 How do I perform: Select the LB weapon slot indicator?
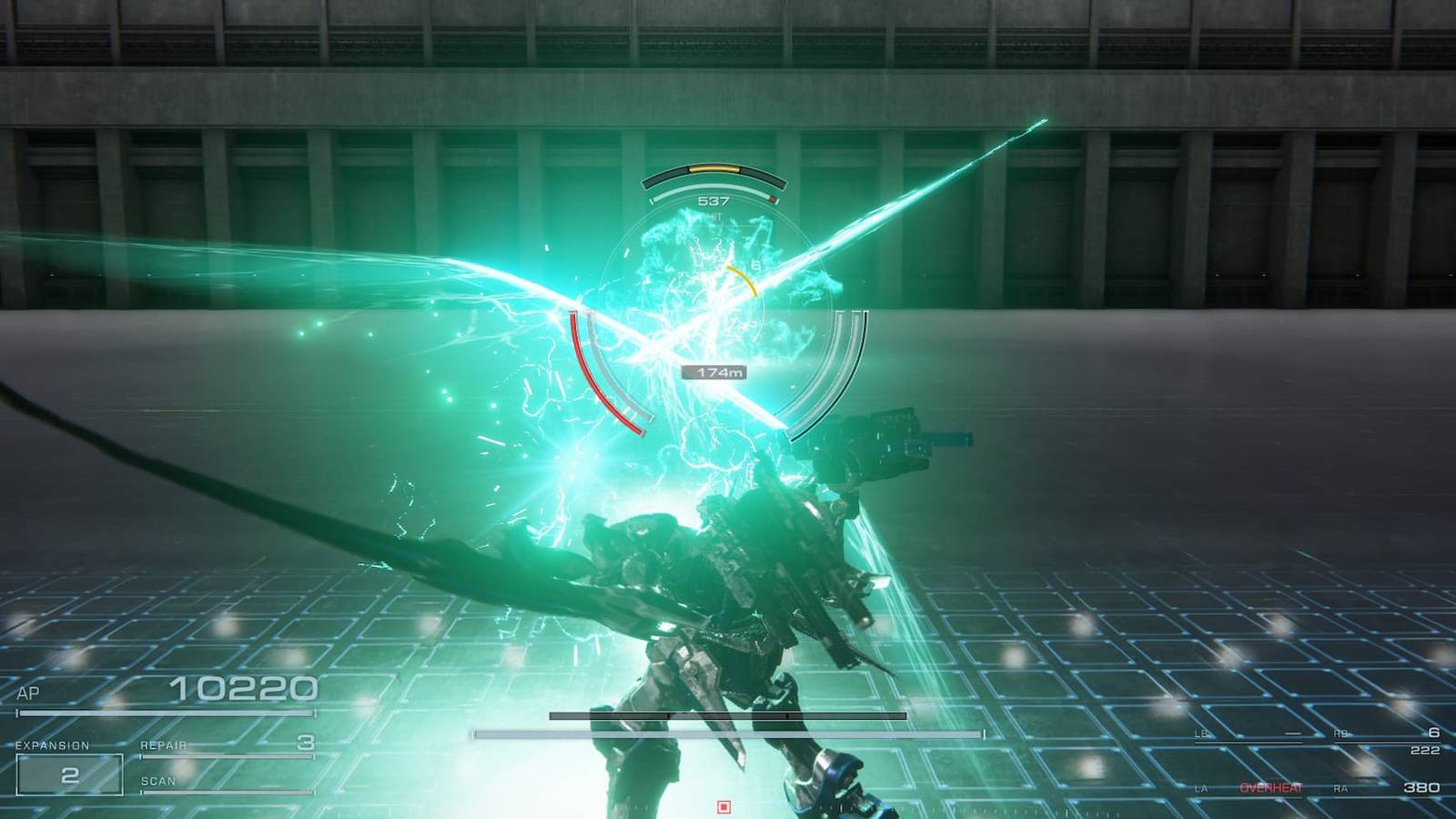[x=1200, y=733]
